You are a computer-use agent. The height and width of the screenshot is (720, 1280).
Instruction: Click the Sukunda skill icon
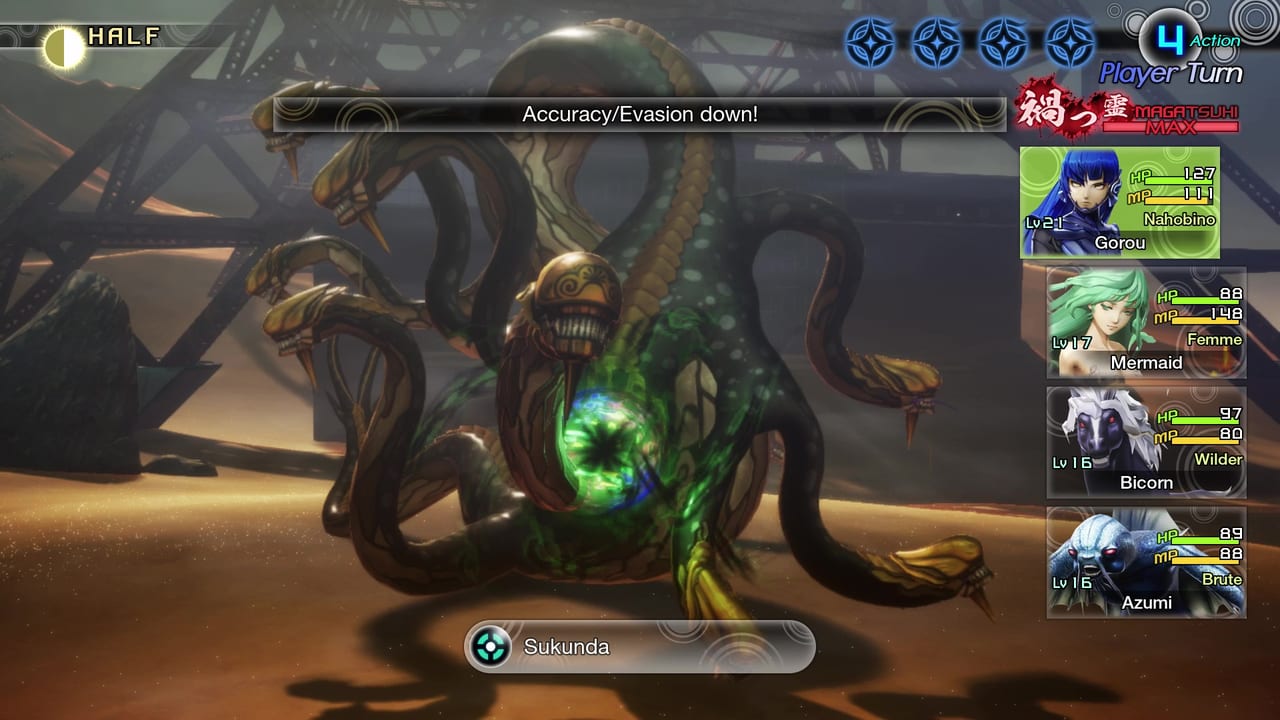tap(489, 646)
